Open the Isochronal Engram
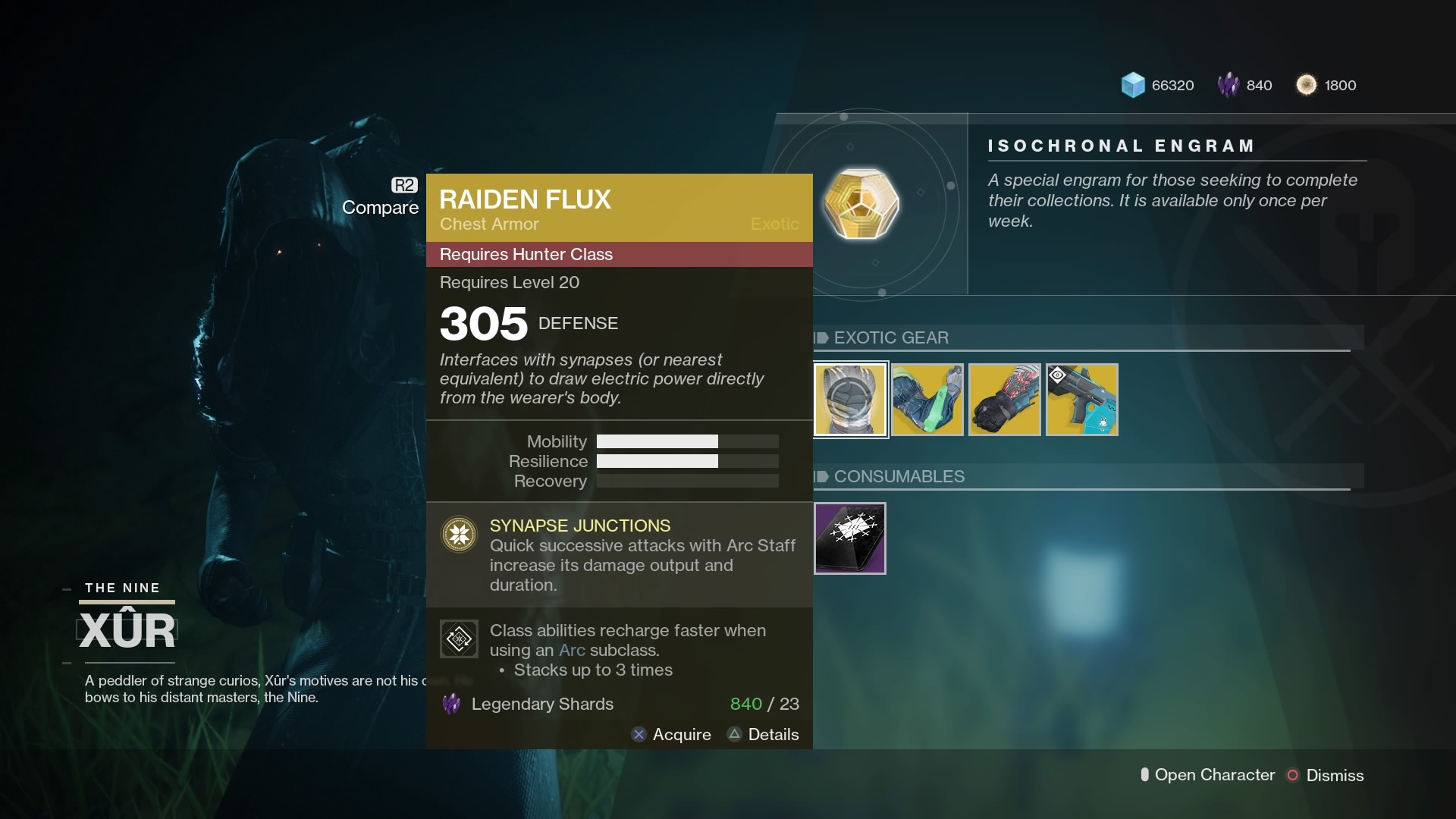Image resolution: width=1456 pixels, height=819 pixels. tap(861, 203)
